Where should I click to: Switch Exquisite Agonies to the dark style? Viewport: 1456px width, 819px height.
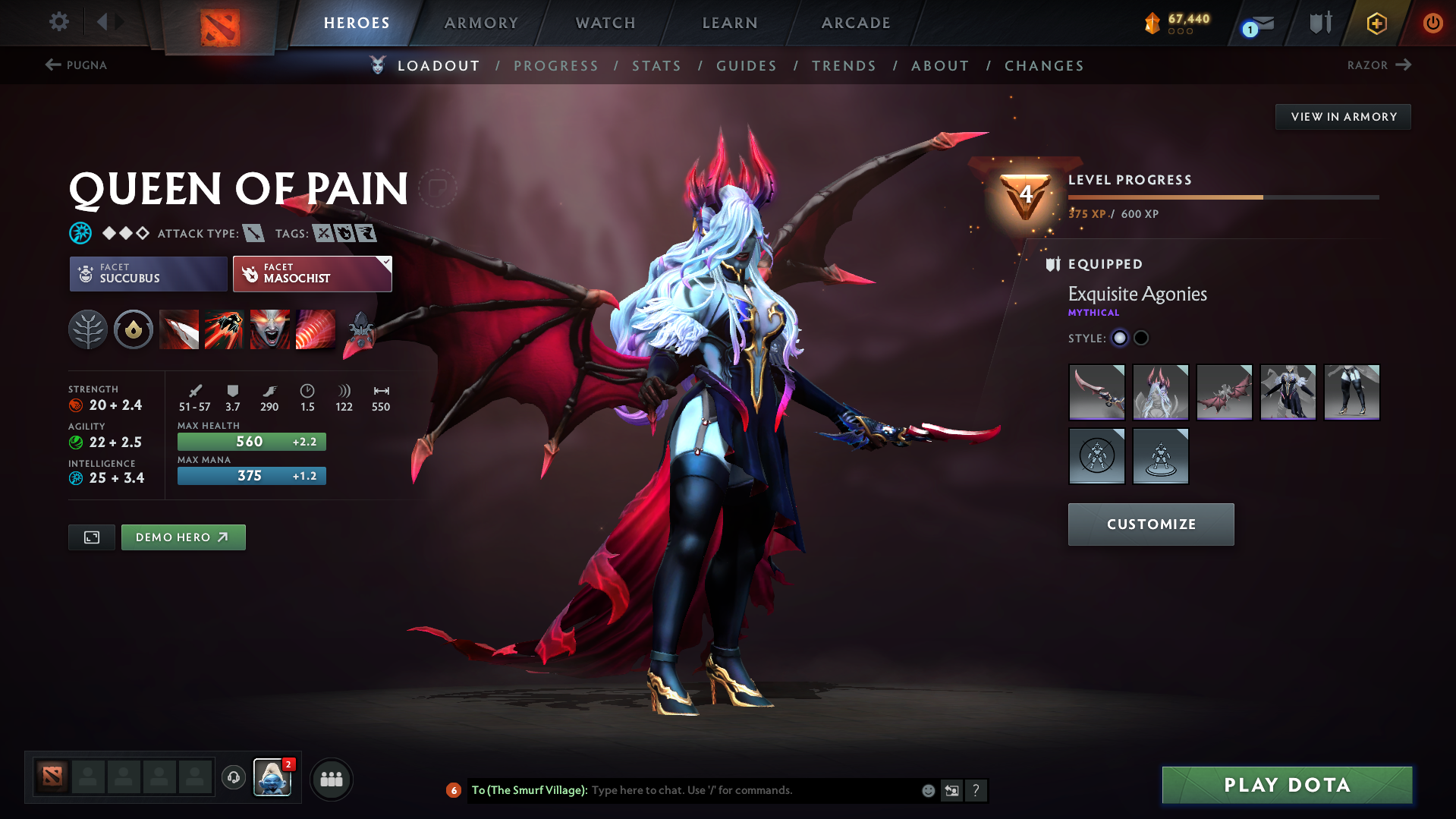click(1141, 338)
